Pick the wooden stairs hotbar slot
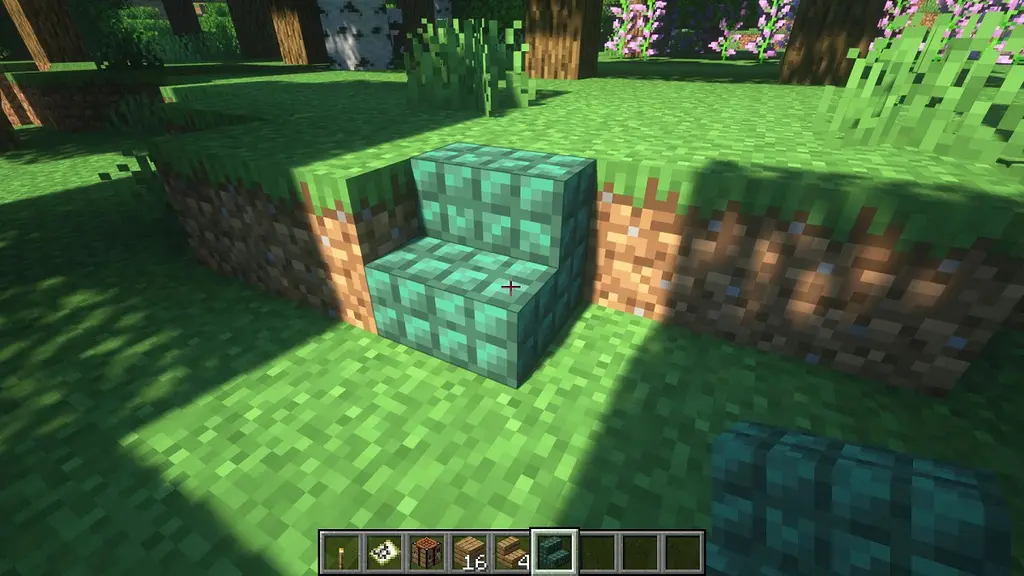 coord(511,552)
